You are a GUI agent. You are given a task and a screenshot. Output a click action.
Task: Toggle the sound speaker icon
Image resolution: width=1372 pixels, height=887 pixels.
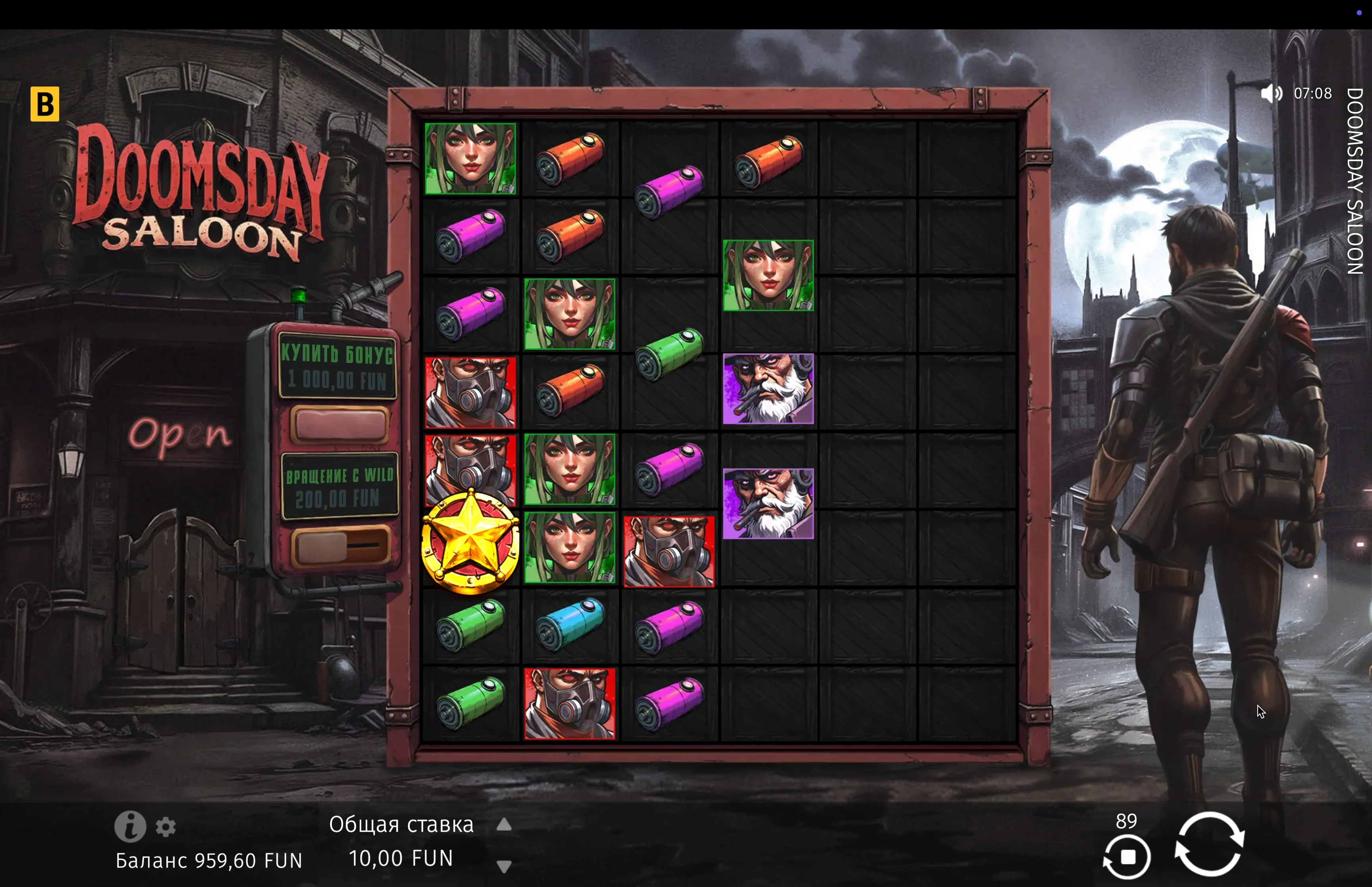[x=1271, y=93]
